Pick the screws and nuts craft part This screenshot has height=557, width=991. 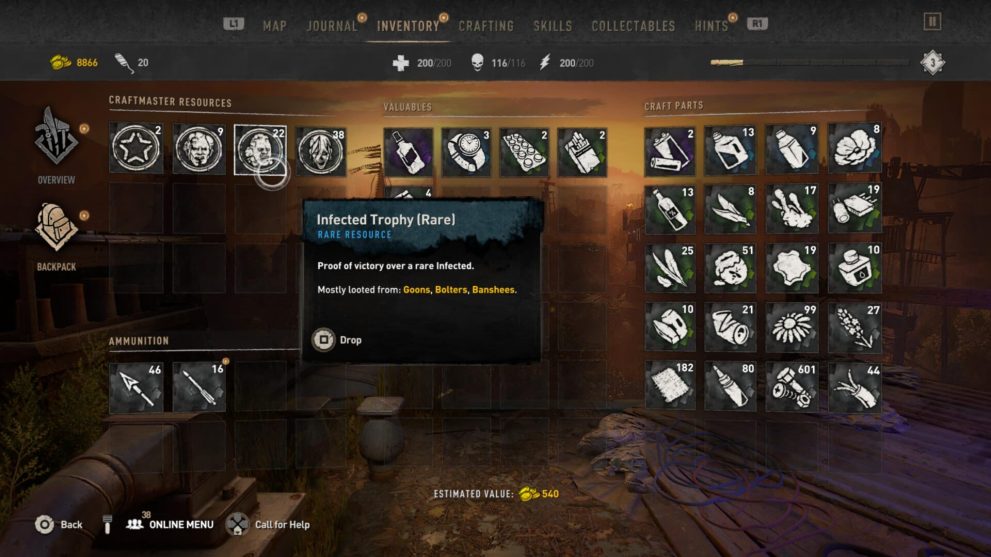point(792,386)
